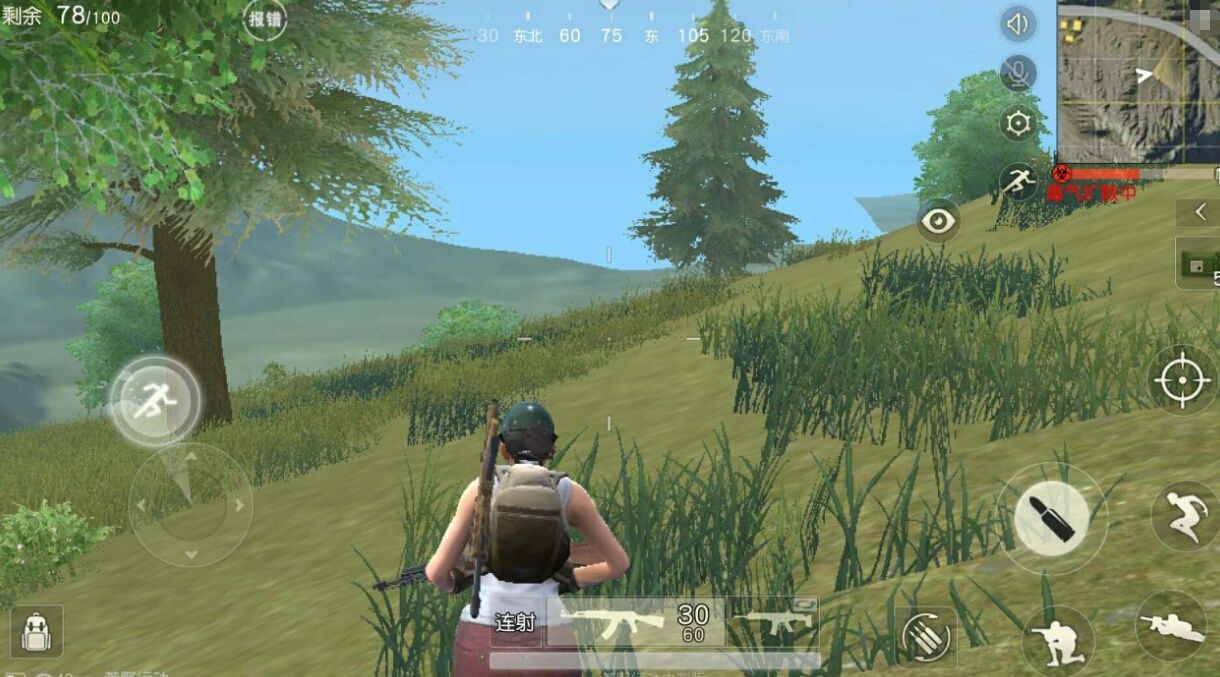The width and height of the screenshot is (1220, 677).
Task: Toggle the eye free-look button
Action: [938, 221]
